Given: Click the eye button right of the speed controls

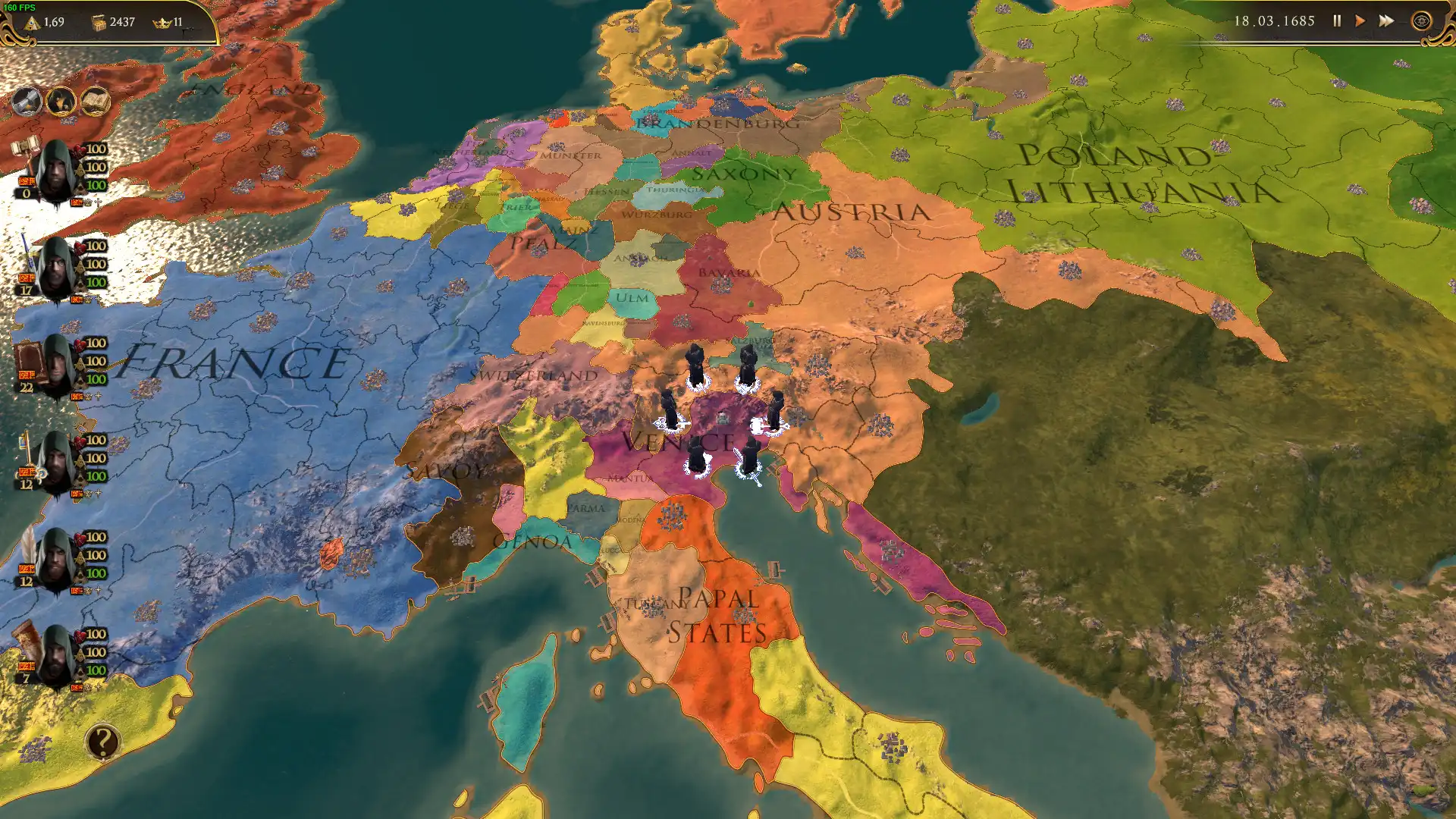Looking at the screenshot, I should pyautogui.click(x=1423, y=20).
